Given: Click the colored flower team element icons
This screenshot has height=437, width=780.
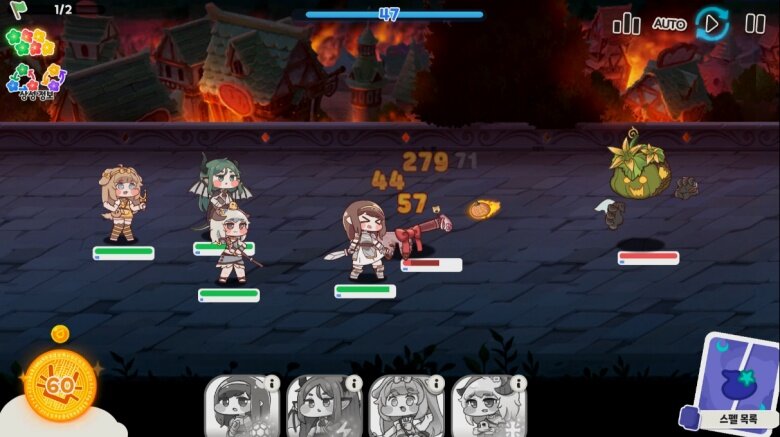Looking at the screenshot, I should pyautogui.click(x=30, y=42).
